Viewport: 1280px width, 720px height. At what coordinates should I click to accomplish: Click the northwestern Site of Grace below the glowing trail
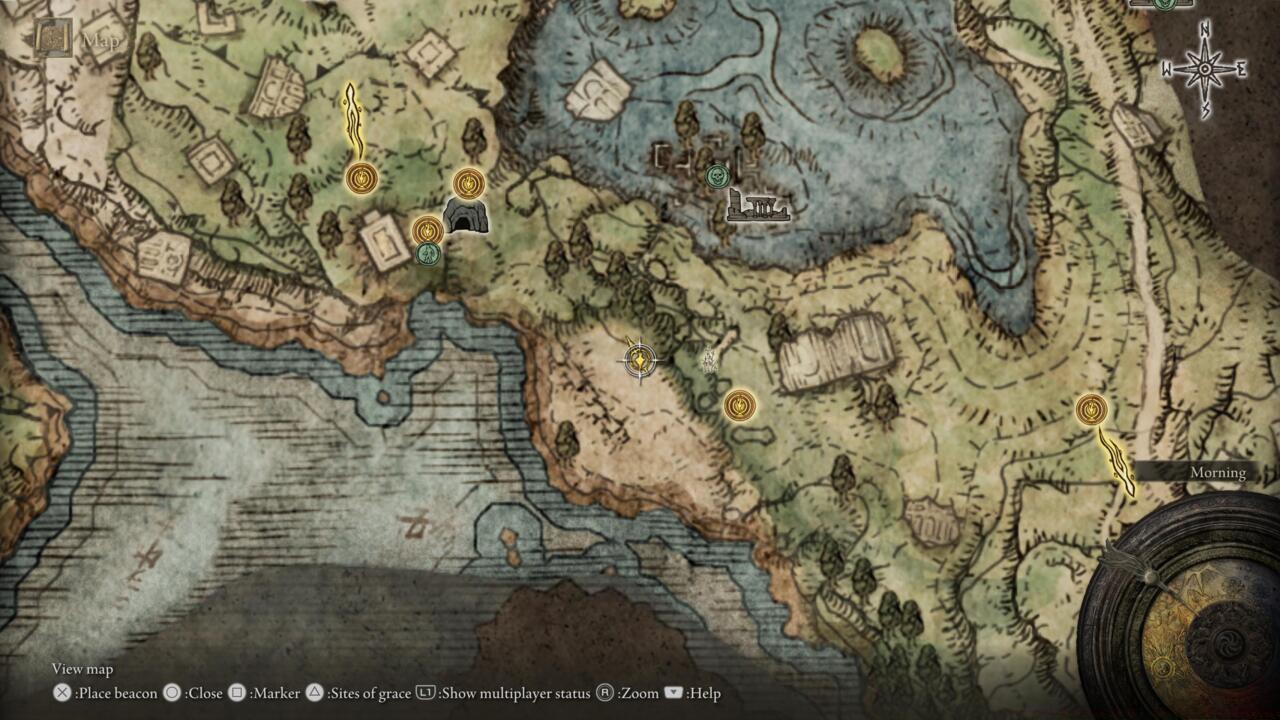tap(360, 176)
